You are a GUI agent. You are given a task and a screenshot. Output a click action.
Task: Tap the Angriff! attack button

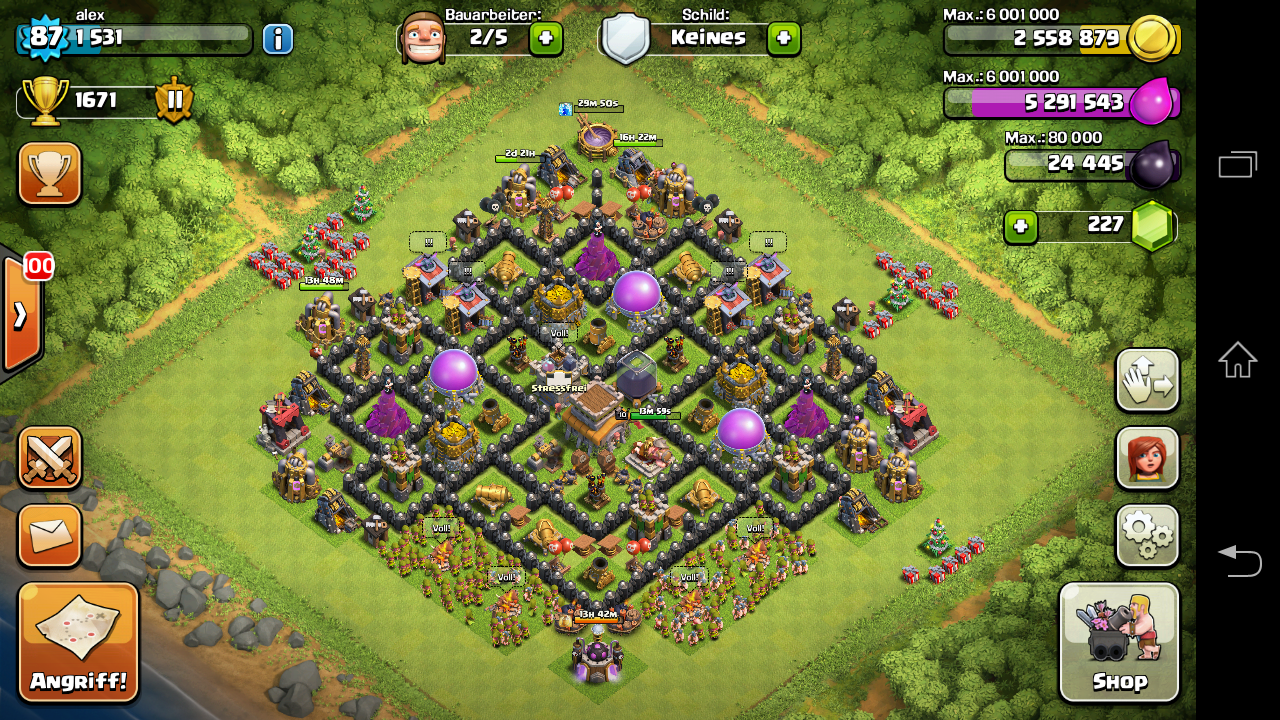tap(78, 642)
